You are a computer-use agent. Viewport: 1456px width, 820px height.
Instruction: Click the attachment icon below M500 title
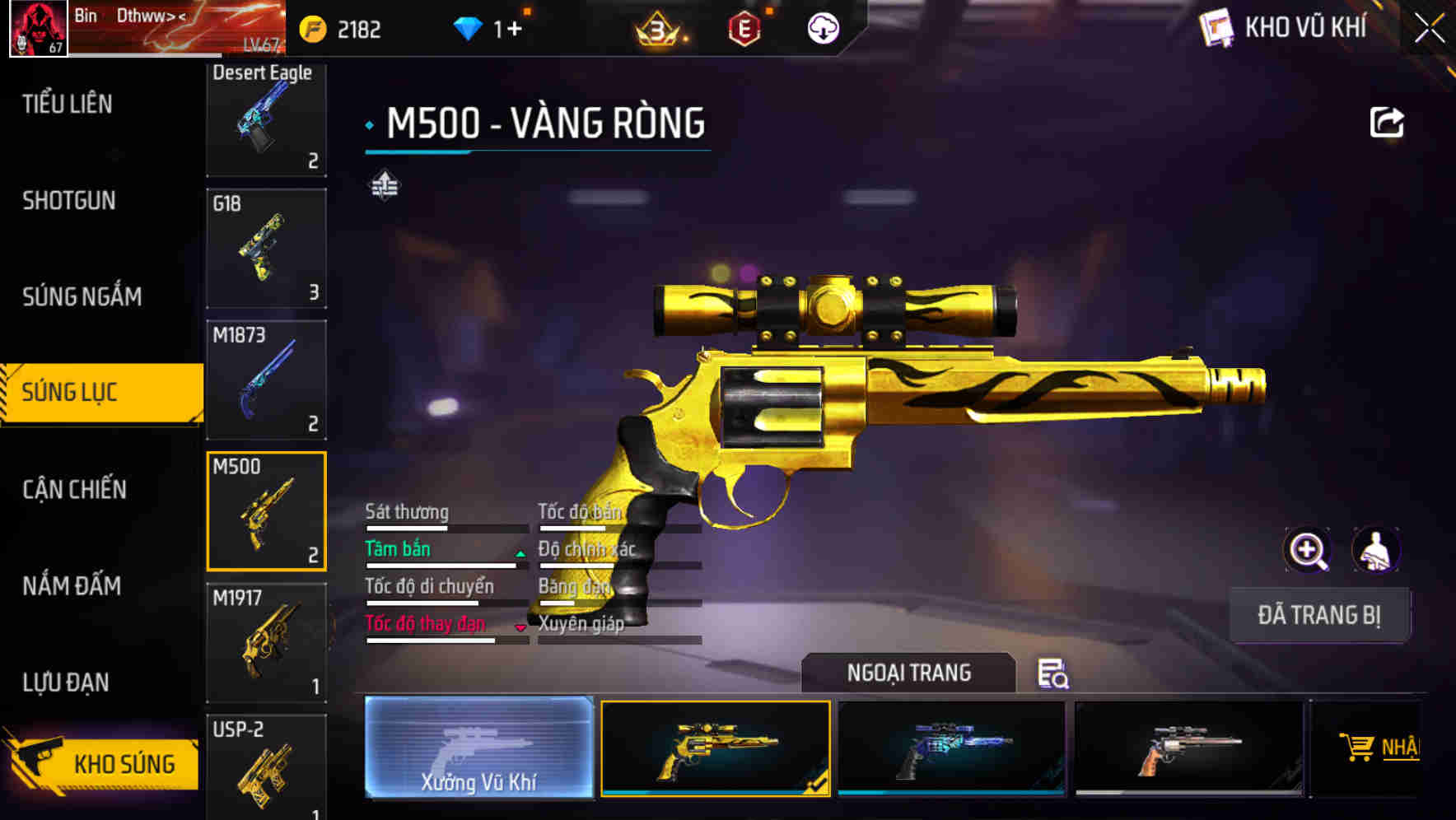[x=384, y=186]
